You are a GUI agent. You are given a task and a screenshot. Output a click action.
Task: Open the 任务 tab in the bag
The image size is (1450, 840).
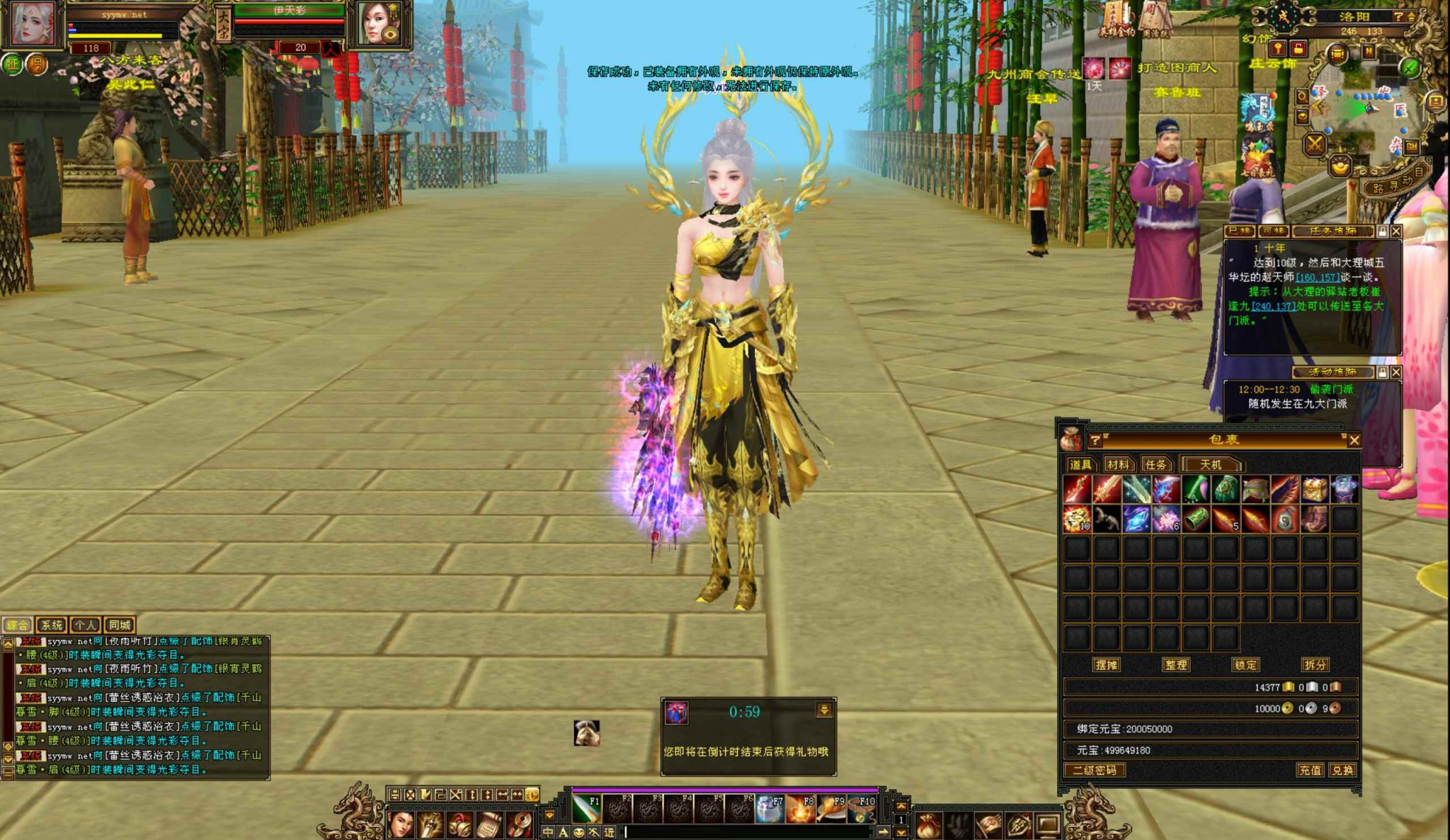[x=1155, y=465]
